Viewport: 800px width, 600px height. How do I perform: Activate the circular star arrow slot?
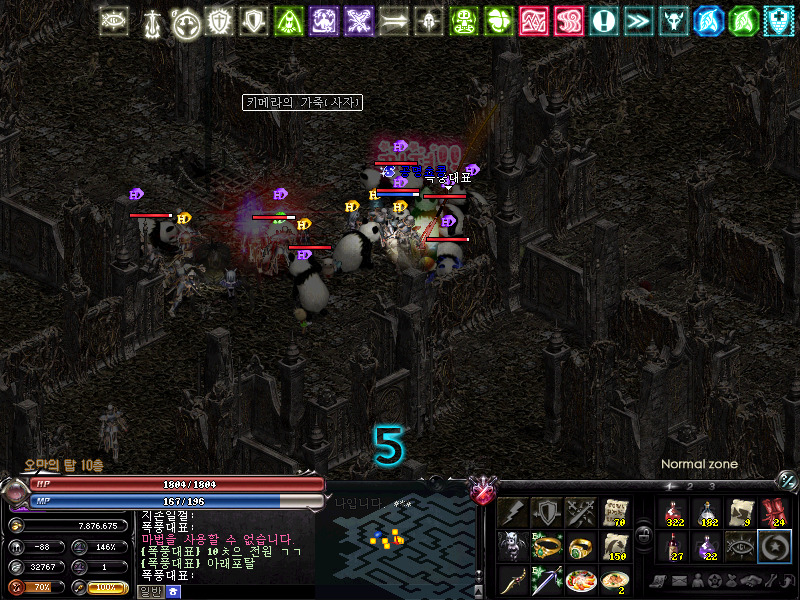(775, 548)
